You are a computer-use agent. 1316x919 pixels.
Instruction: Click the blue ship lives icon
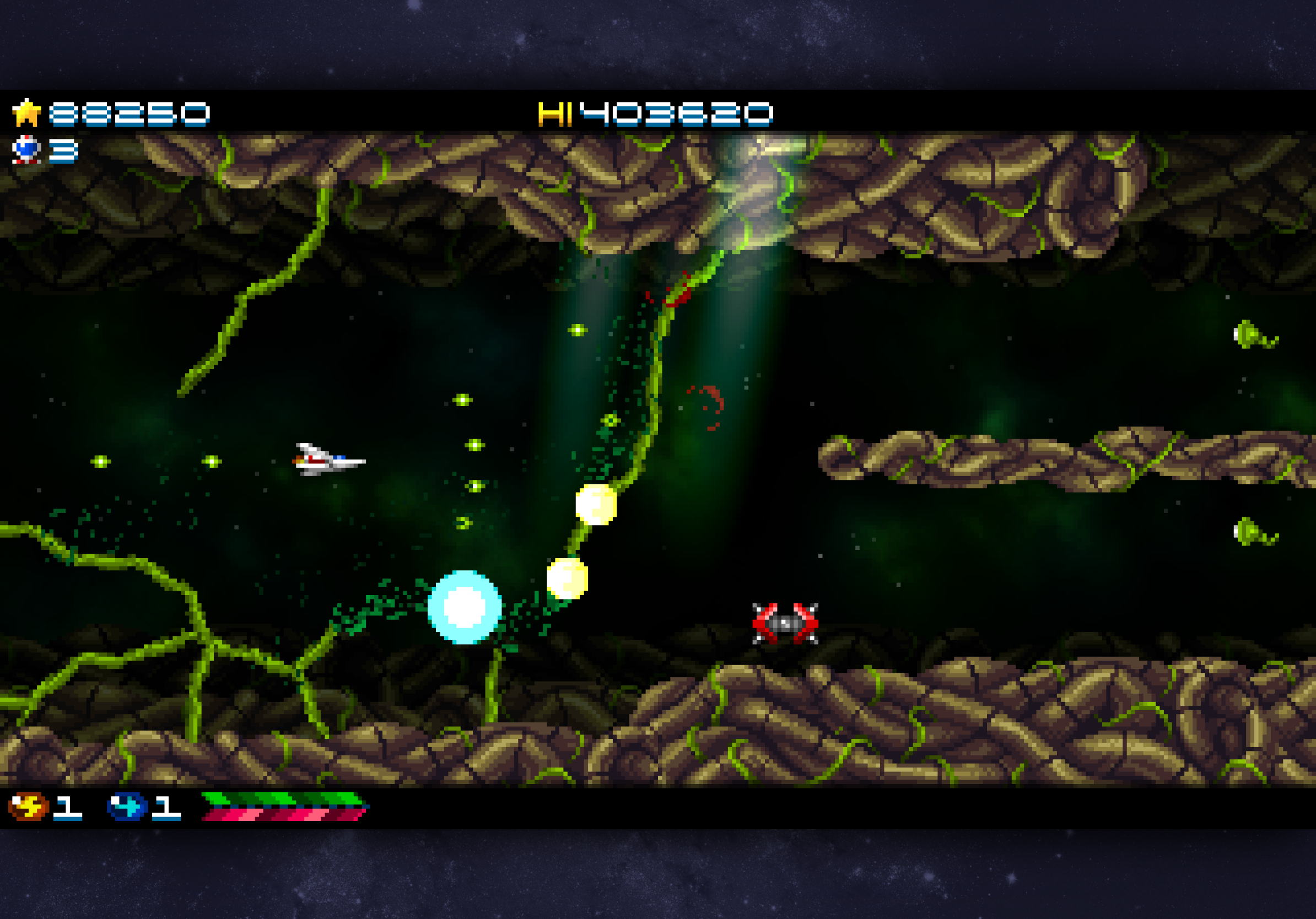26,149
